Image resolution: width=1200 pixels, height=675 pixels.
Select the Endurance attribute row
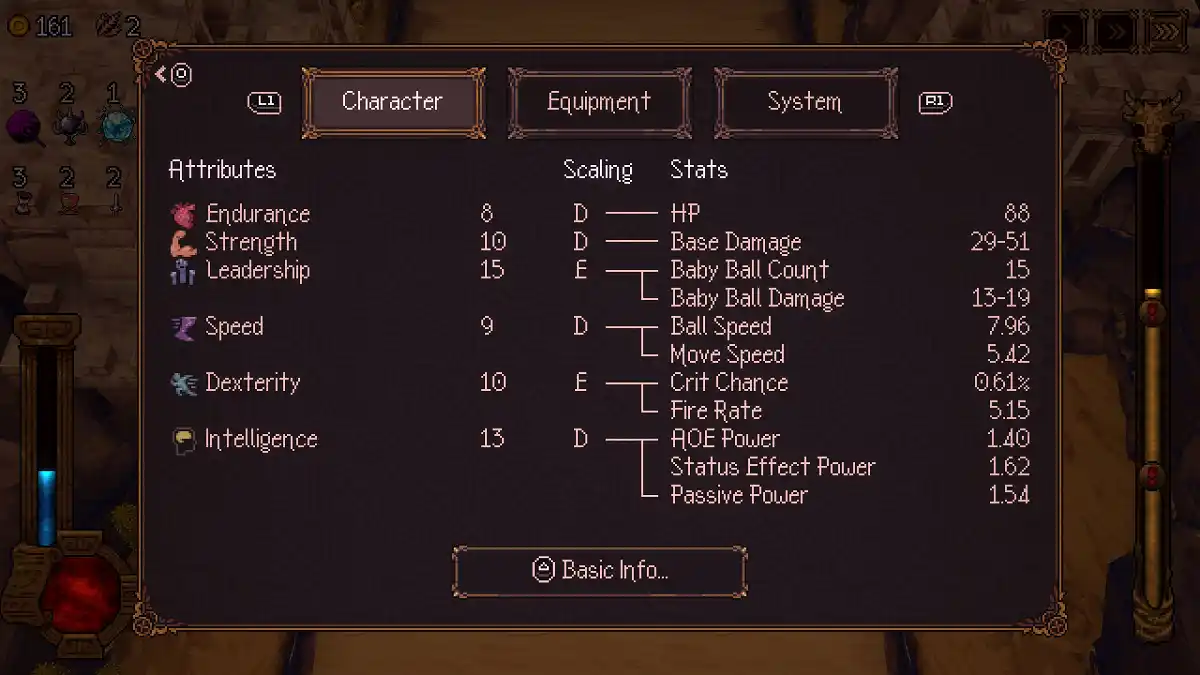click(257, 214)
